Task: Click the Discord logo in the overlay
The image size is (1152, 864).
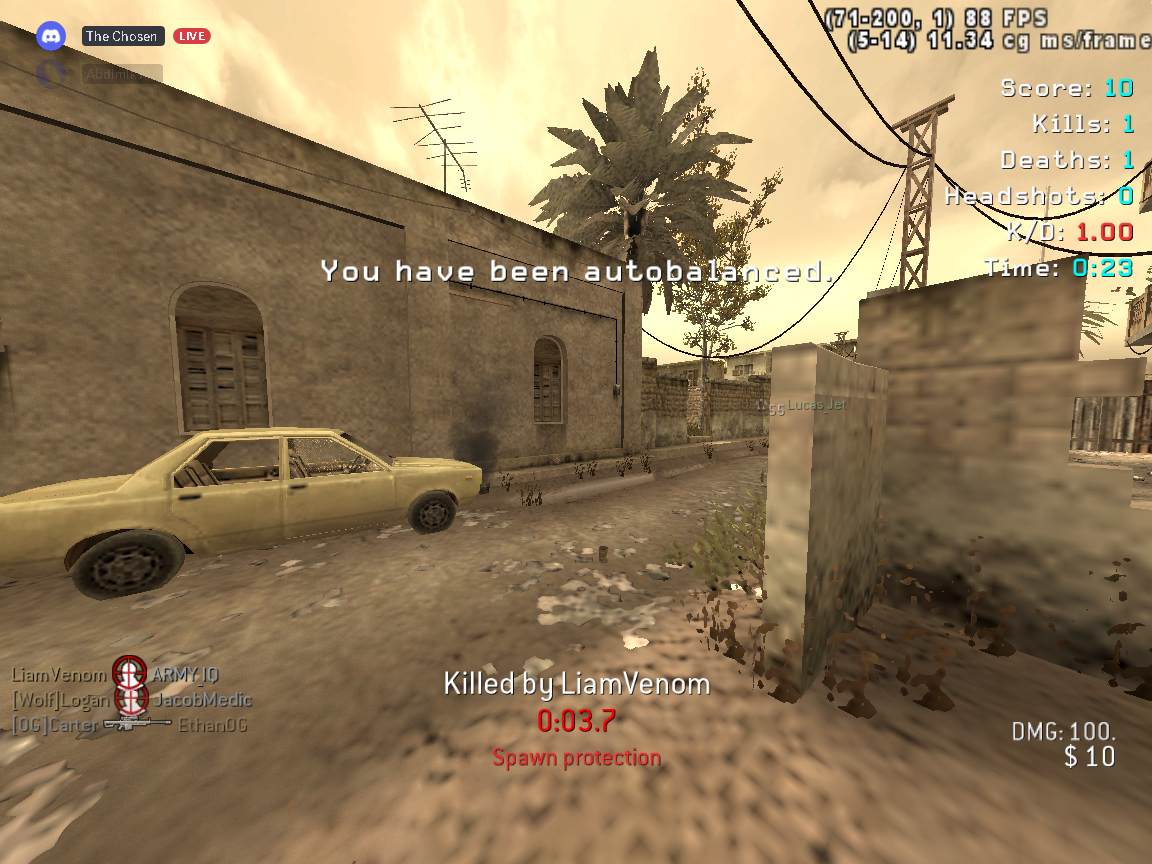Action: [x=51, y=36]
